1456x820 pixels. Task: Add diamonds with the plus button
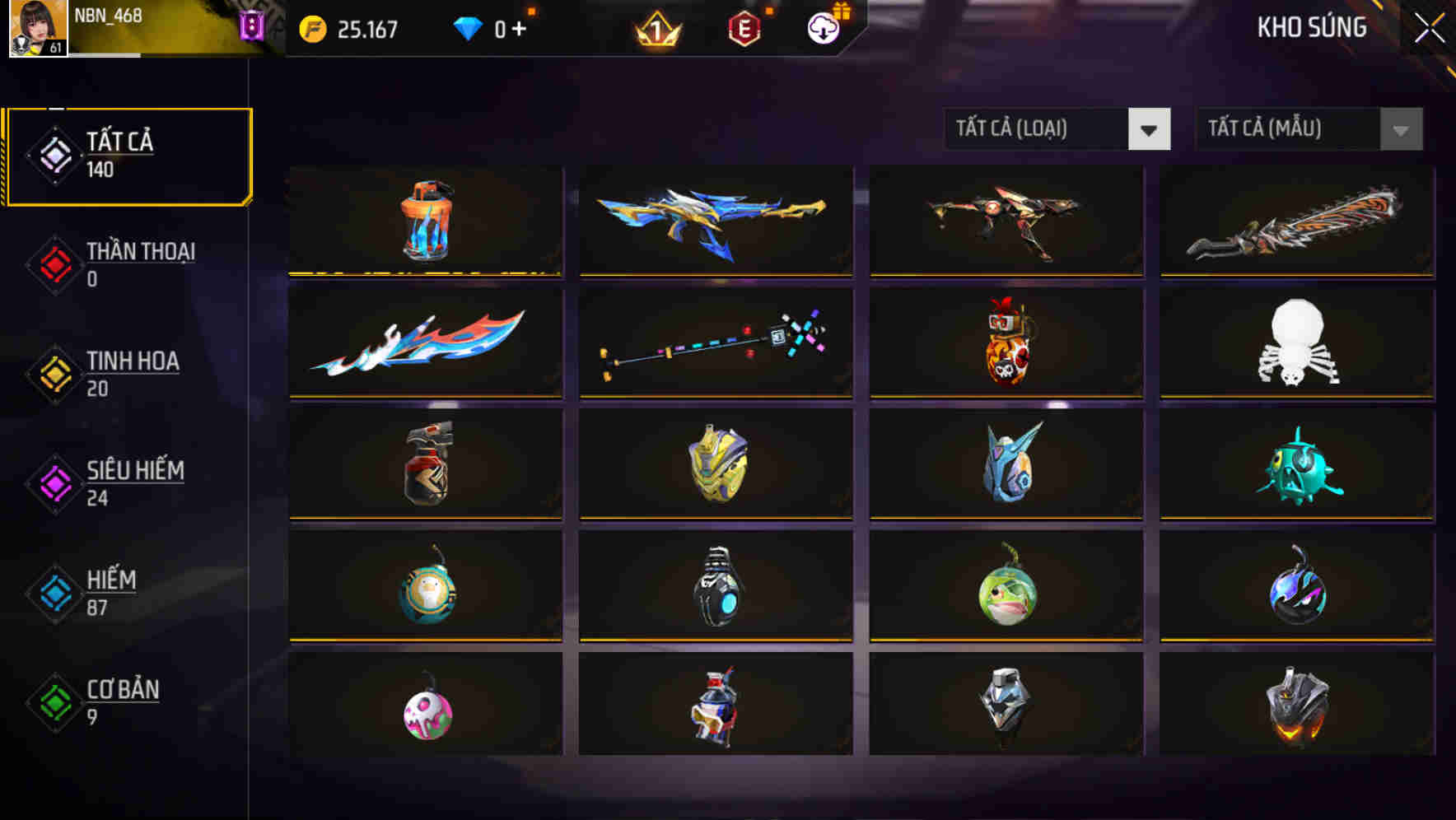point(519,27)
